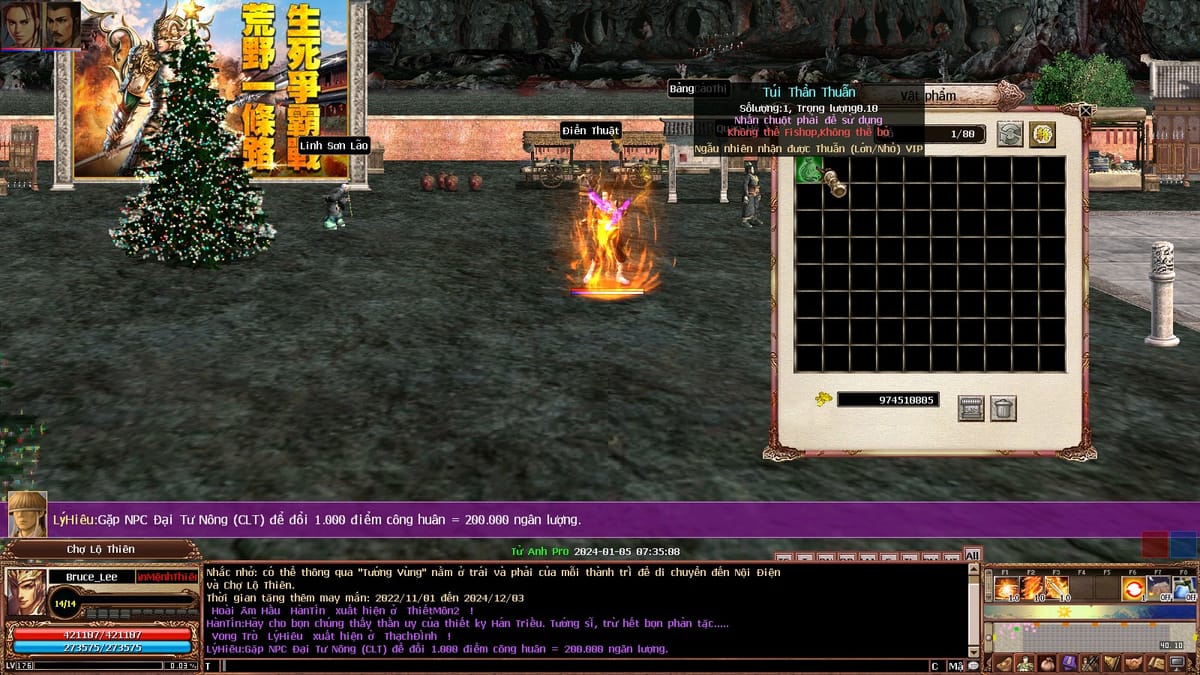Sort inventory with the arrows button
1200x675 pixels.
point(1010,134)
